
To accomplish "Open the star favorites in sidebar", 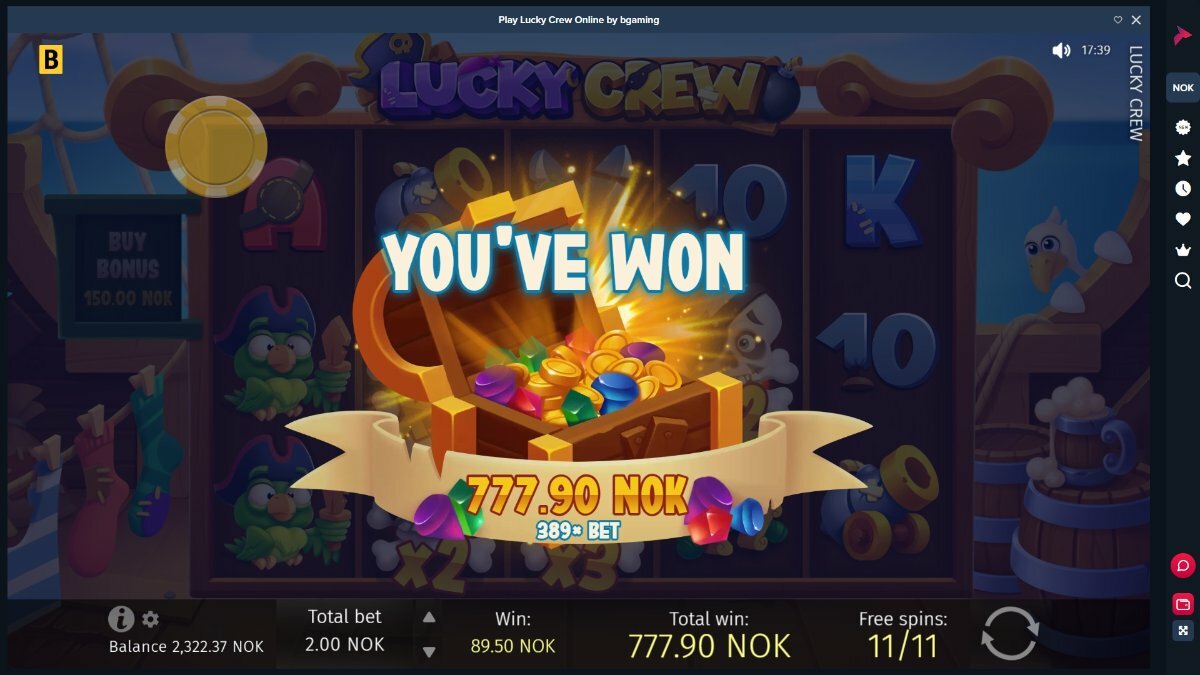I will (1183, 158).
